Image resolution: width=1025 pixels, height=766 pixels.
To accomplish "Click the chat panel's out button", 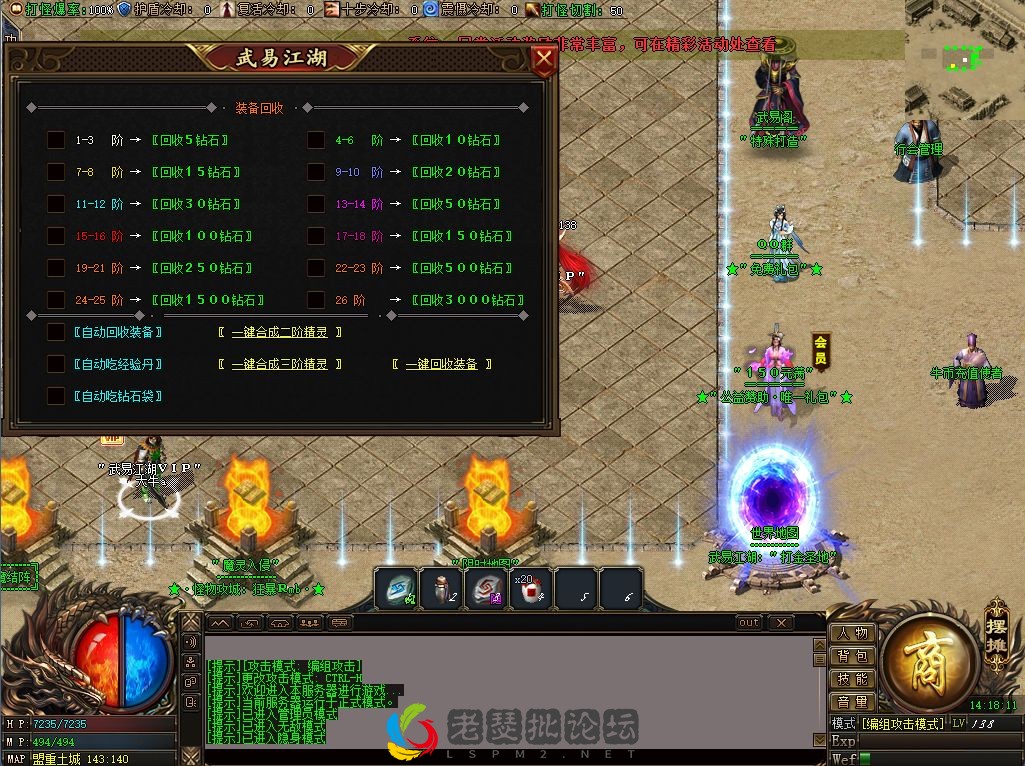I will tap(749, 622).
